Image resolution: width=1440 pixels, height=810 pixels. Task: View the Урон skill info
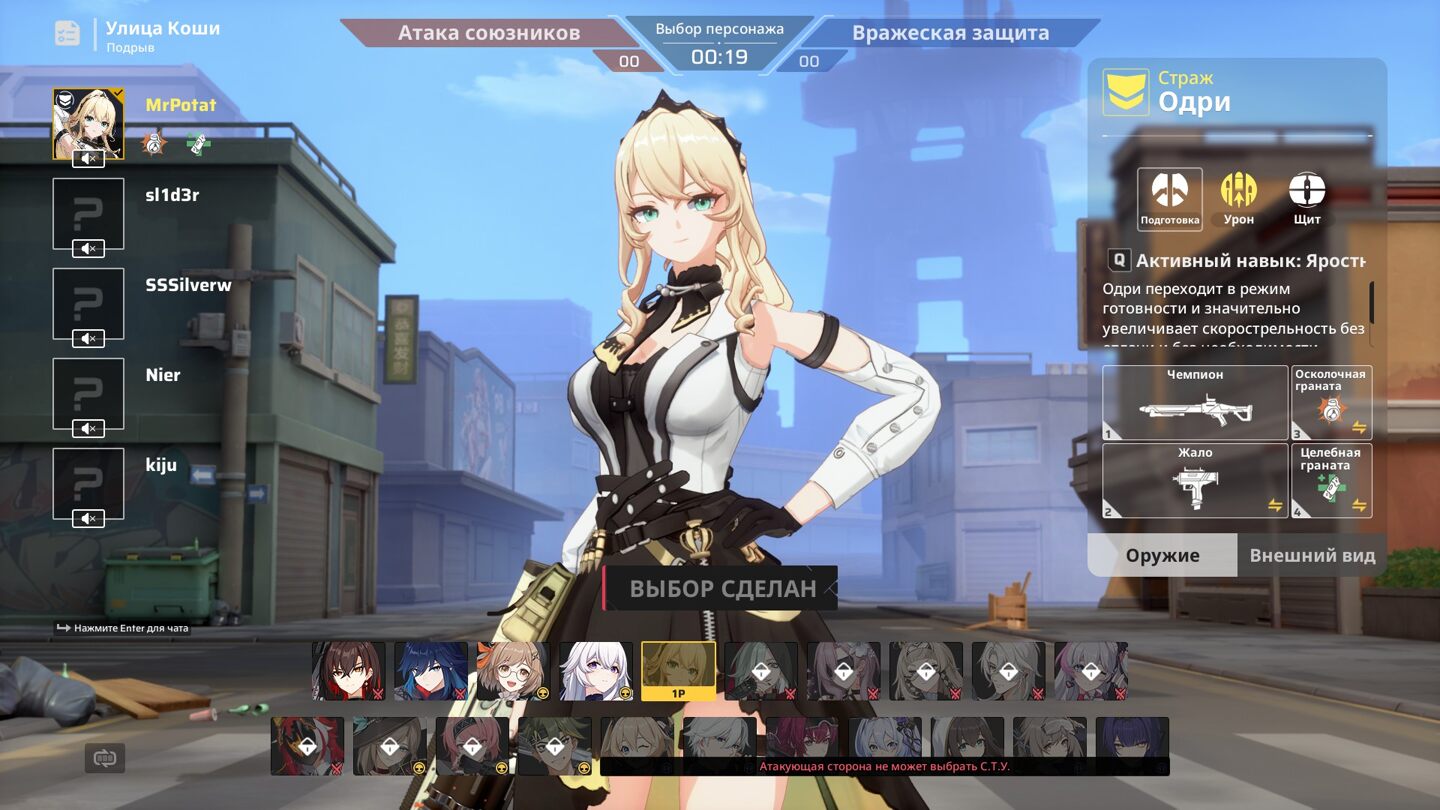tap(1238, 197)
